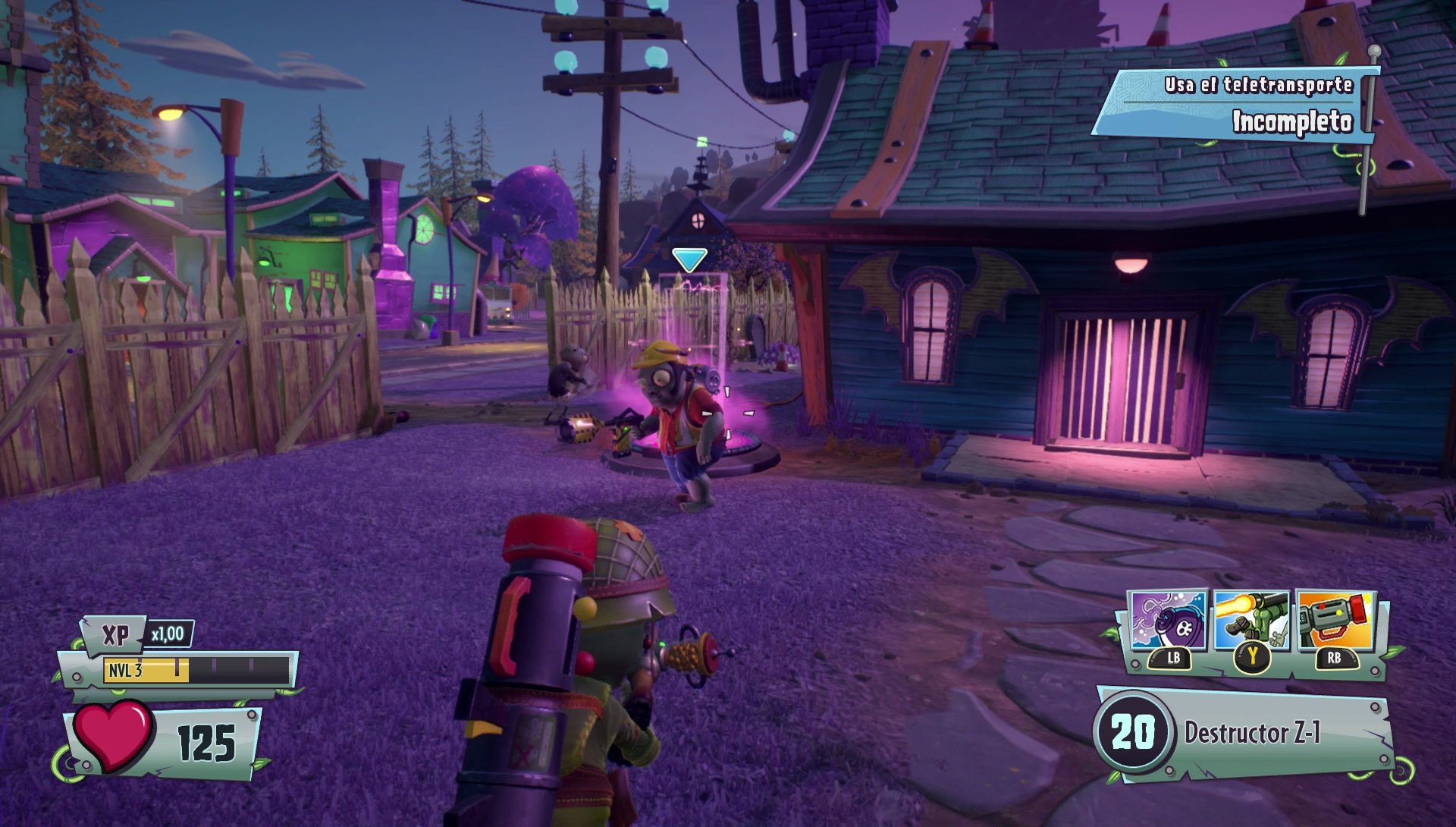Click the blue waypoint arrow above the teleporter

689,259
